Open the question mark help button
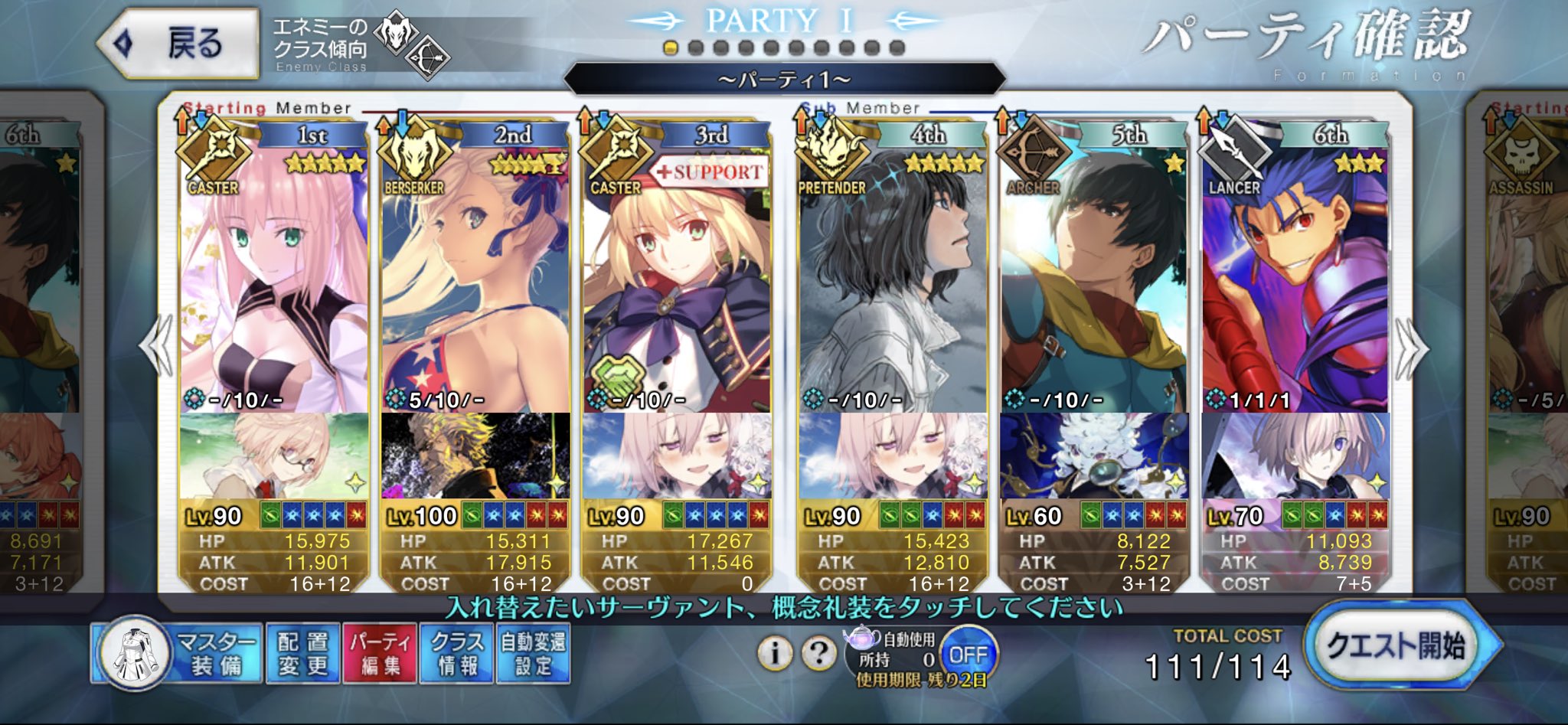The image size is (1568, 725). (818, 654)
